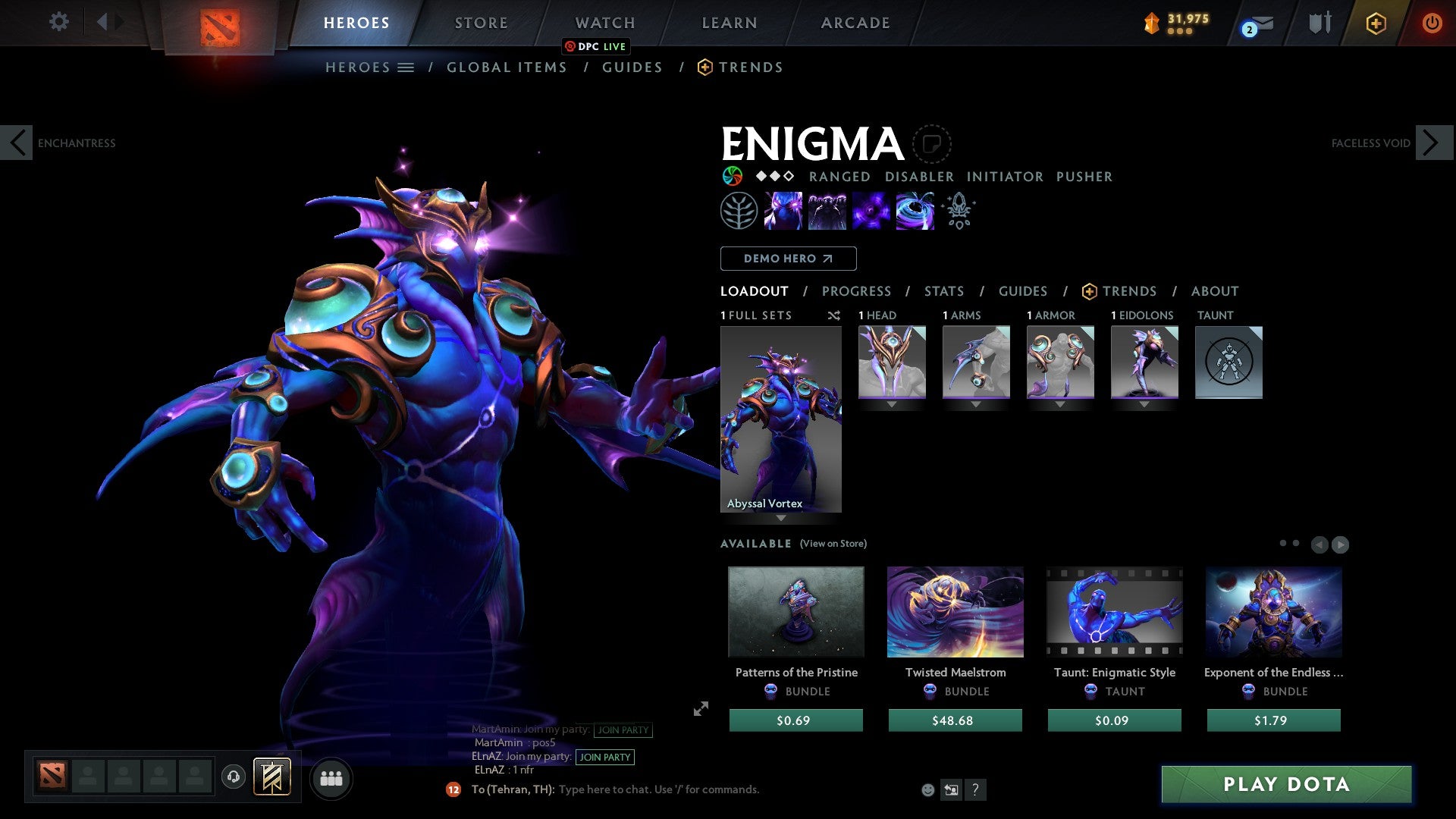Open the friends list icon
1456x819 pixels.
pyautogui.click(x=331, y=777)
